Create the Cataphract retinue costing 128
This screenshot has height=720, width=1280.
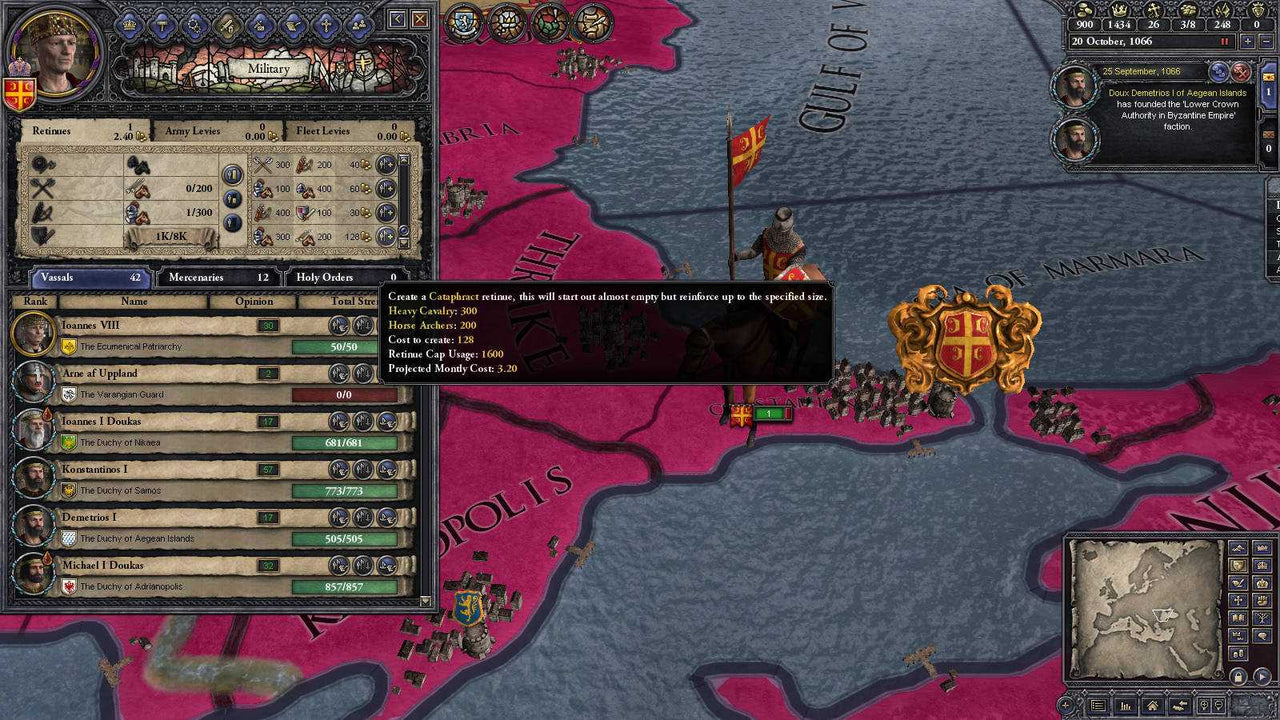tap(386, 236)
